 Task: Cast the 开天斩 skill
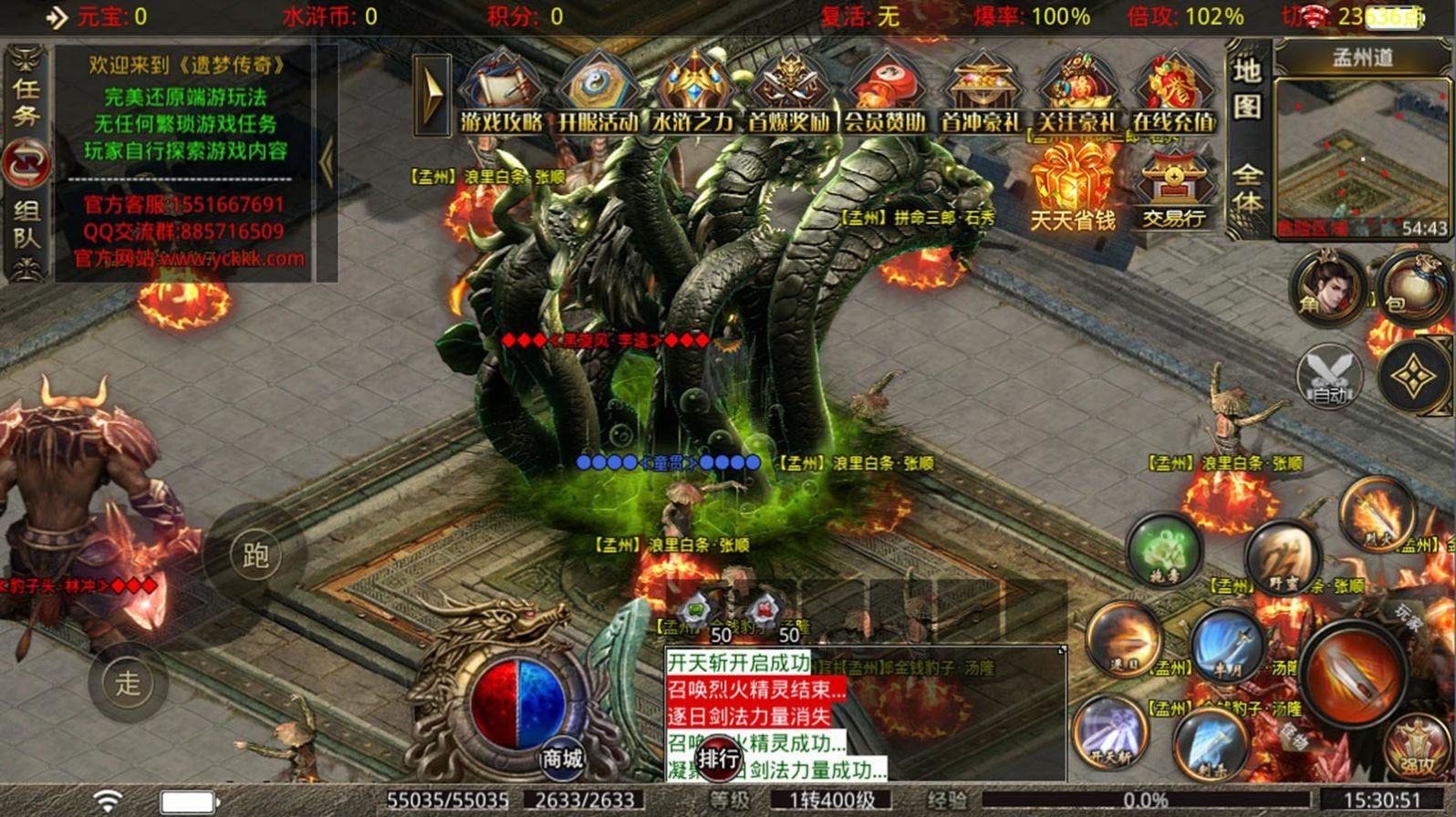(1111, 732)
